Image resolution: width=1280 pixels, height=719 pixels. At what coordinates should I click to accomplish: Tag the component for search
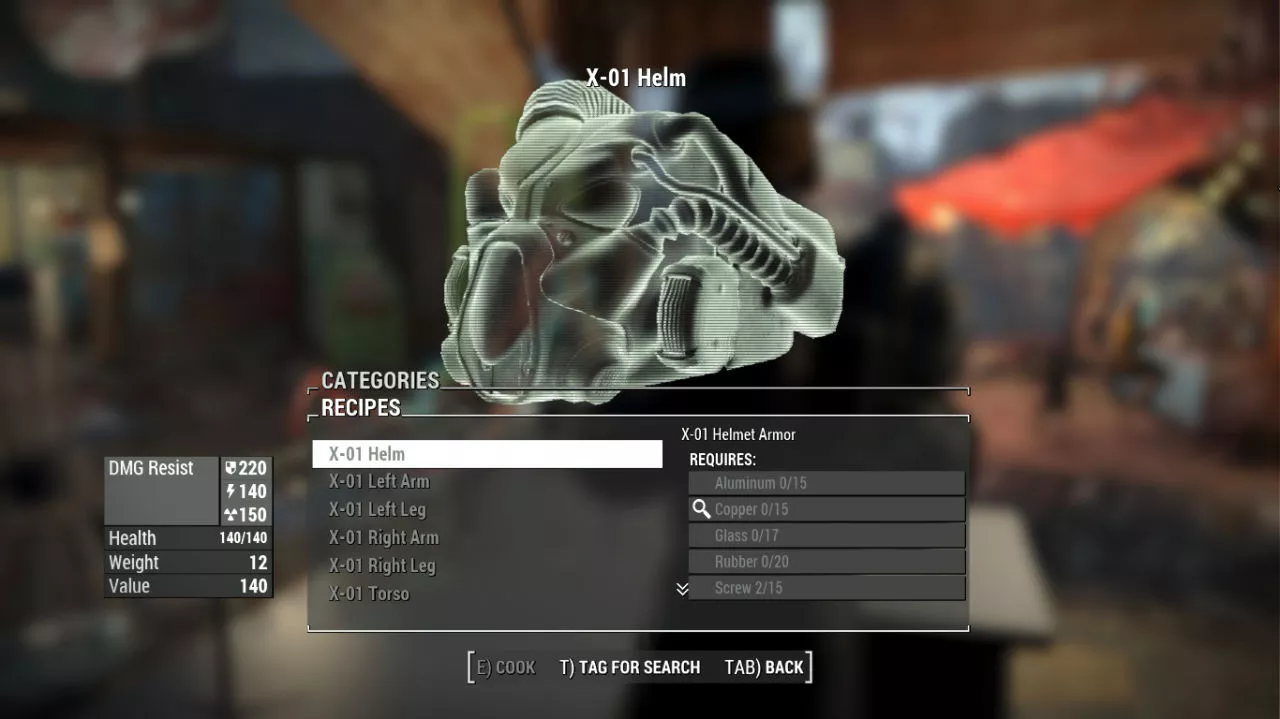[629, 667]
